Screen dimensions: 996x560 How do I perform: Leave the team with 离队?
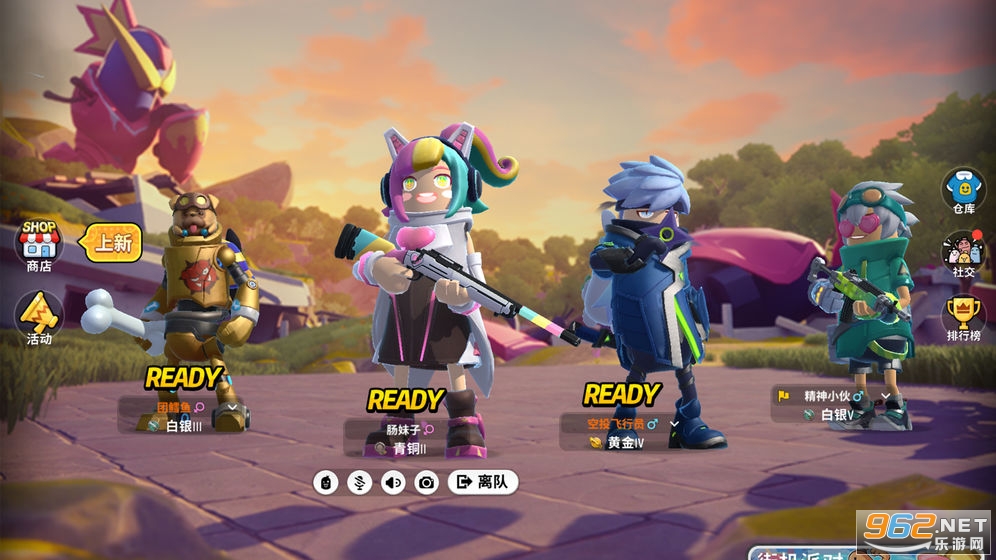coord(484,482)
